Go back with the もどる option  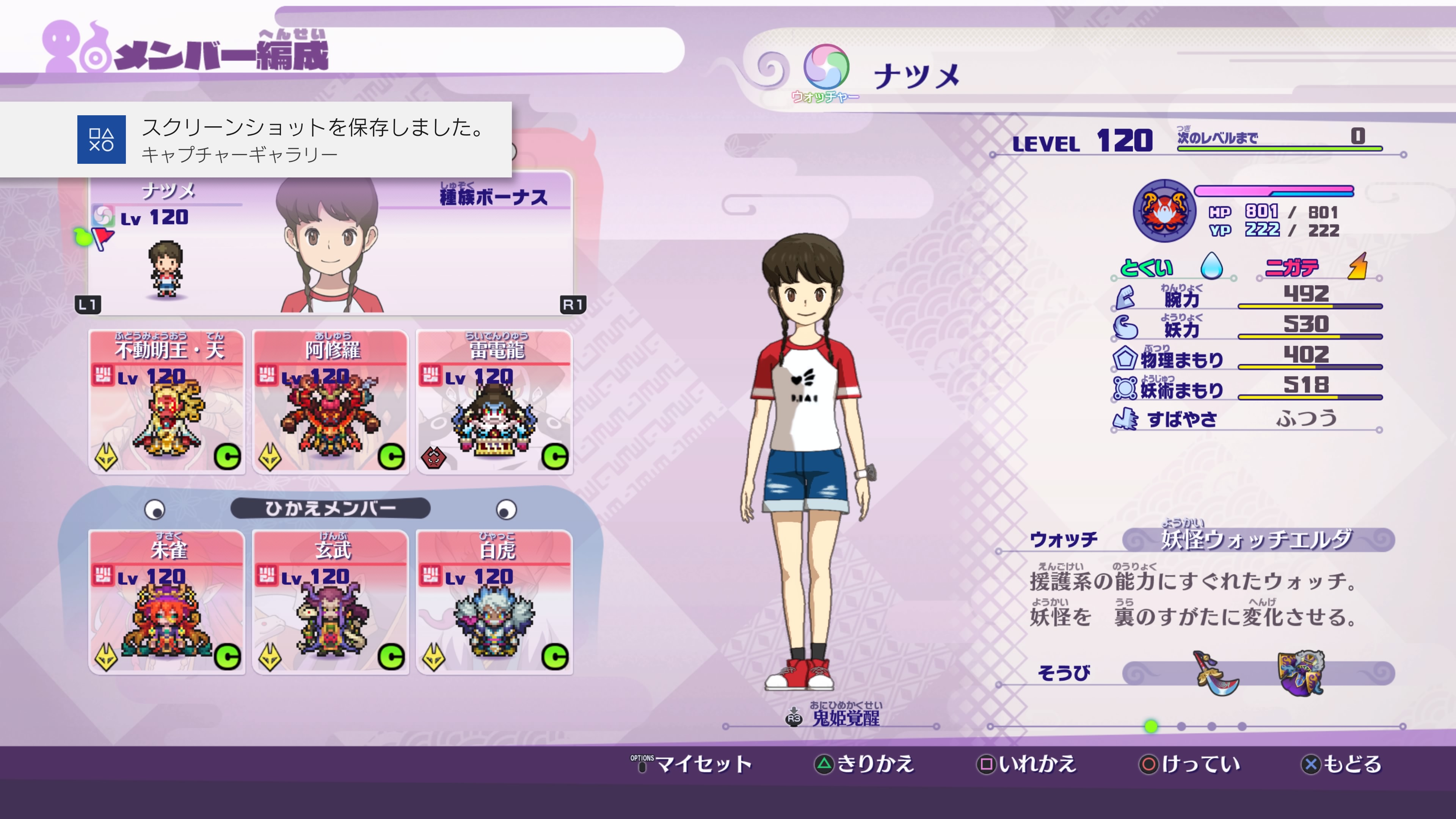pos(1341,764)
